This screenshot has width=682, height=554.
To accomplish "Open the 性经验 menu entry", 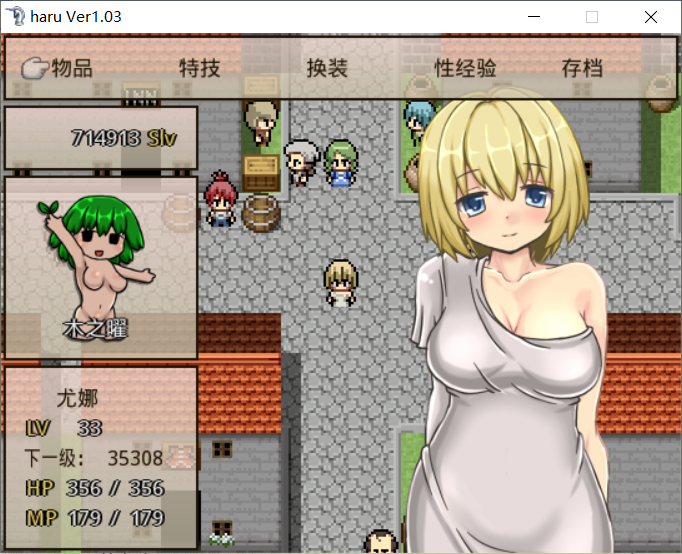I will point(465,68).
